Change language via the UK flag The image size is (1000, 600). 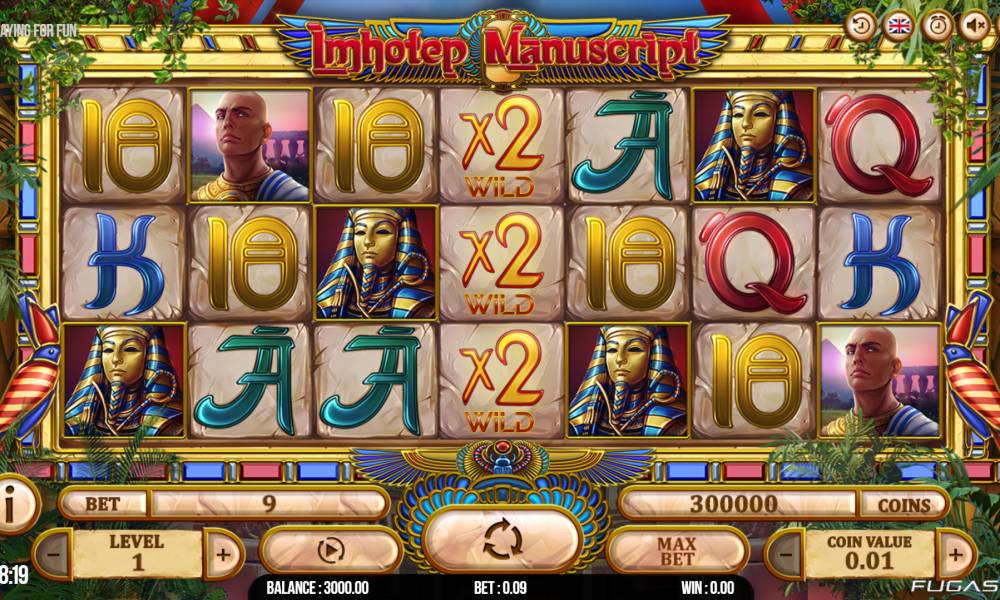(x=898, y=25)
